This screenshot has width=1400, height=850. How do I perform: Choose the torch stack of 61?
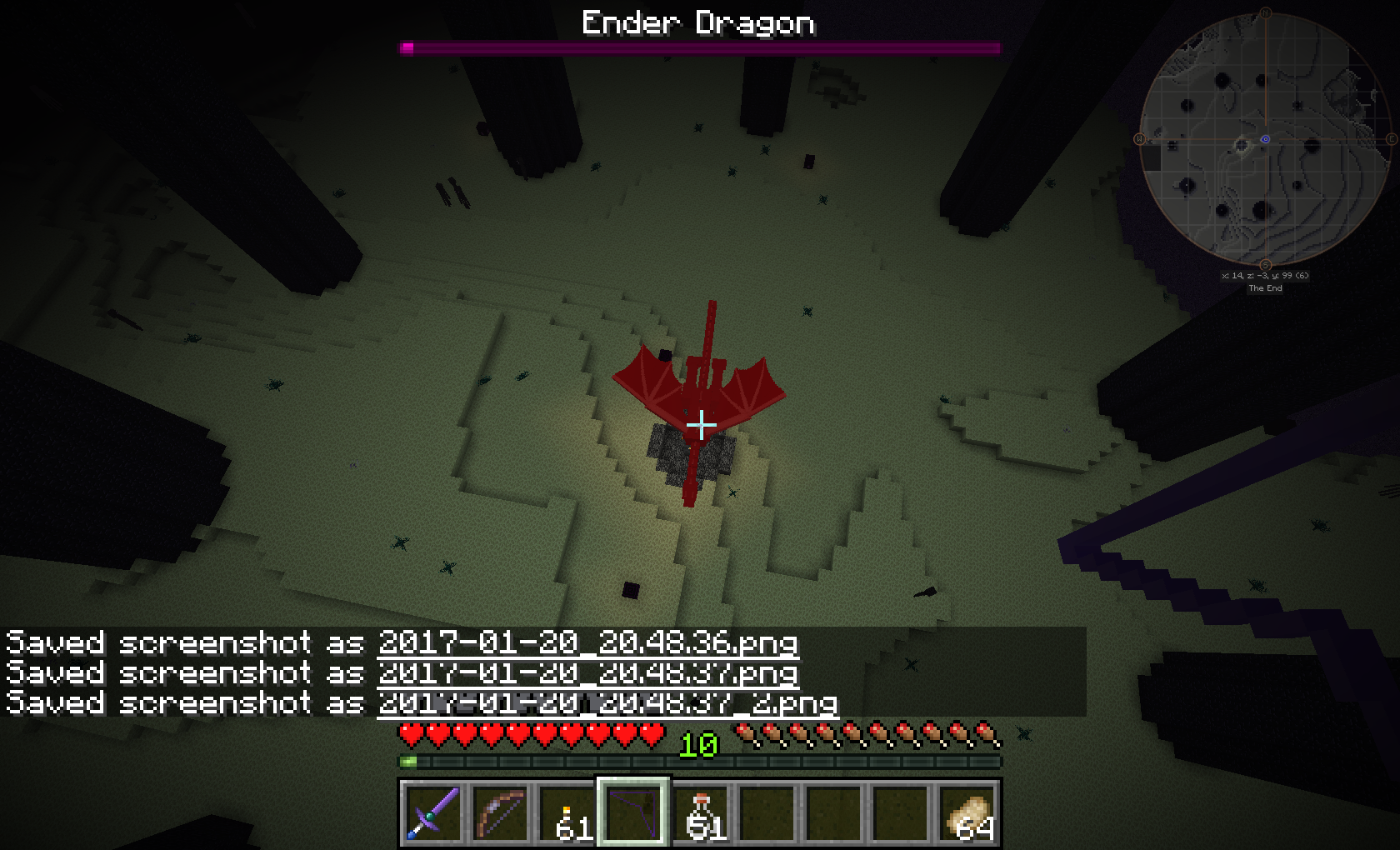coord(567,812)
